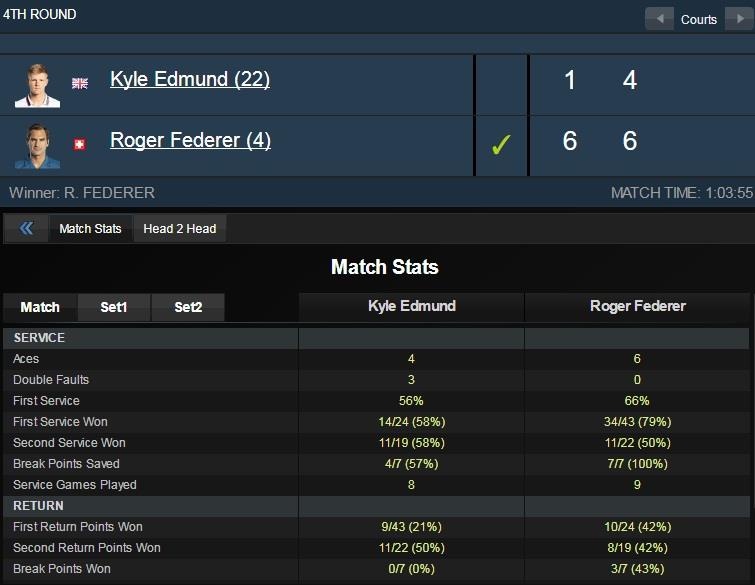The image size is (755, 585).
Task: Click the double-chevron back button
Action: pos(26,229)
